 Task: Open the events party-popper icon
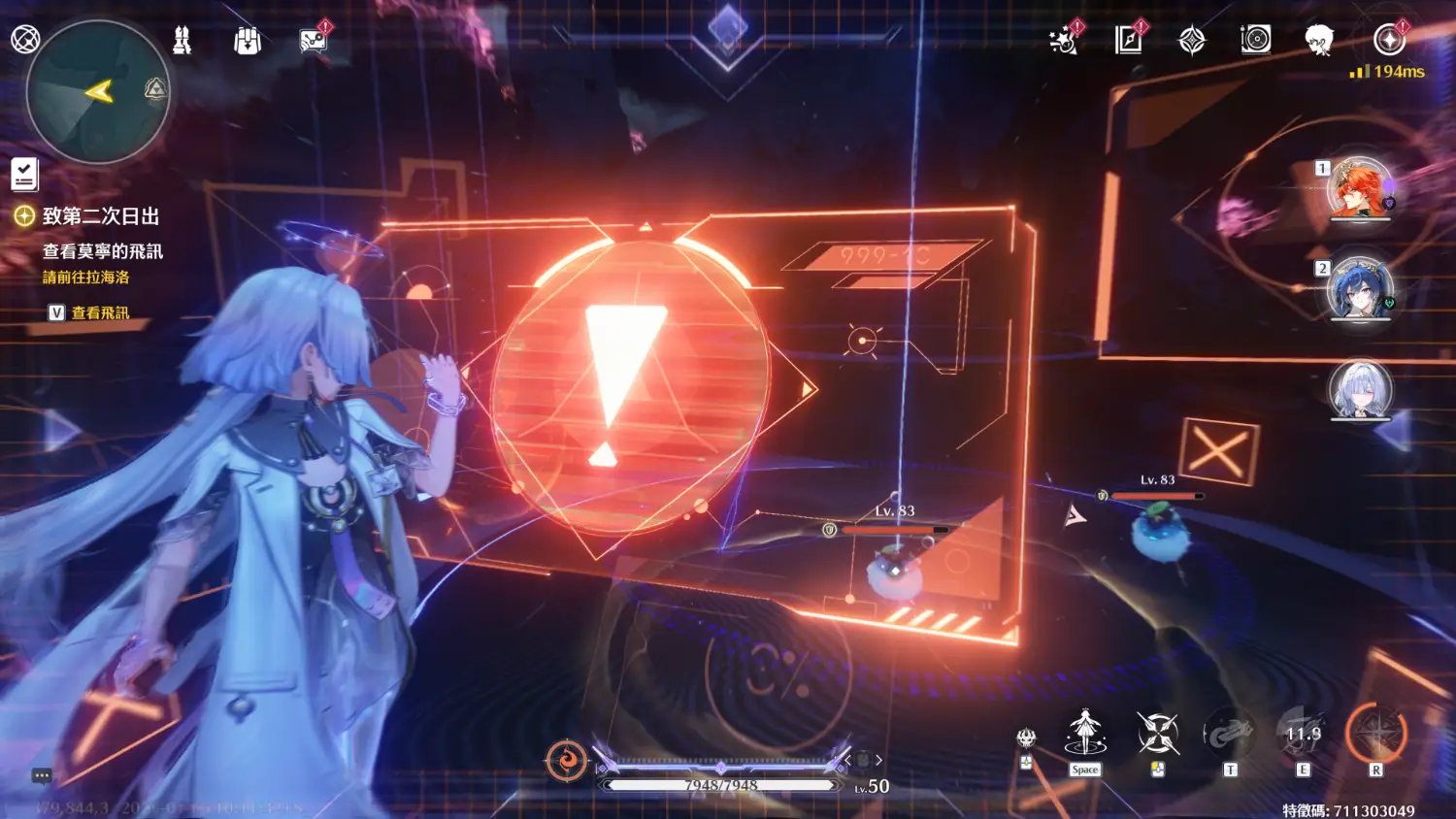point(1064,41)
